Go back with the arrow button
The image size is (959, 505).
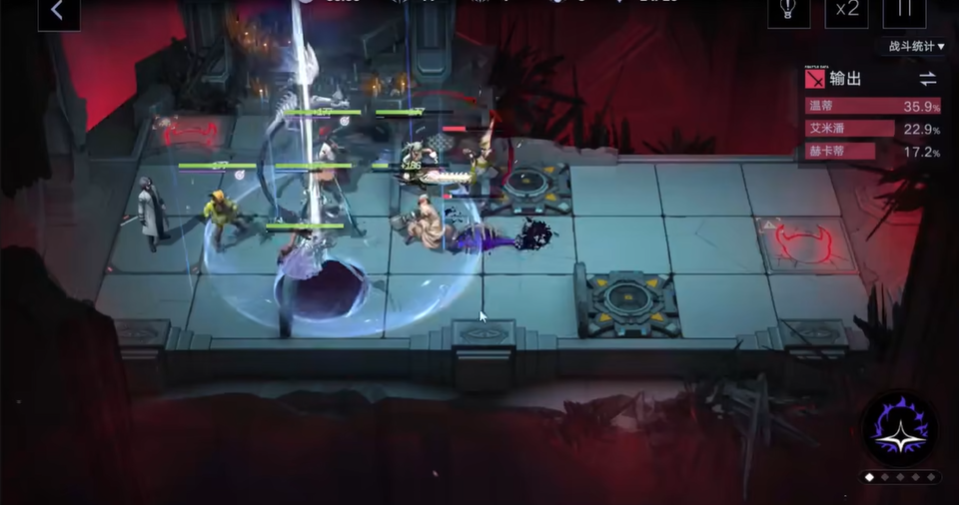coord(58,12)
